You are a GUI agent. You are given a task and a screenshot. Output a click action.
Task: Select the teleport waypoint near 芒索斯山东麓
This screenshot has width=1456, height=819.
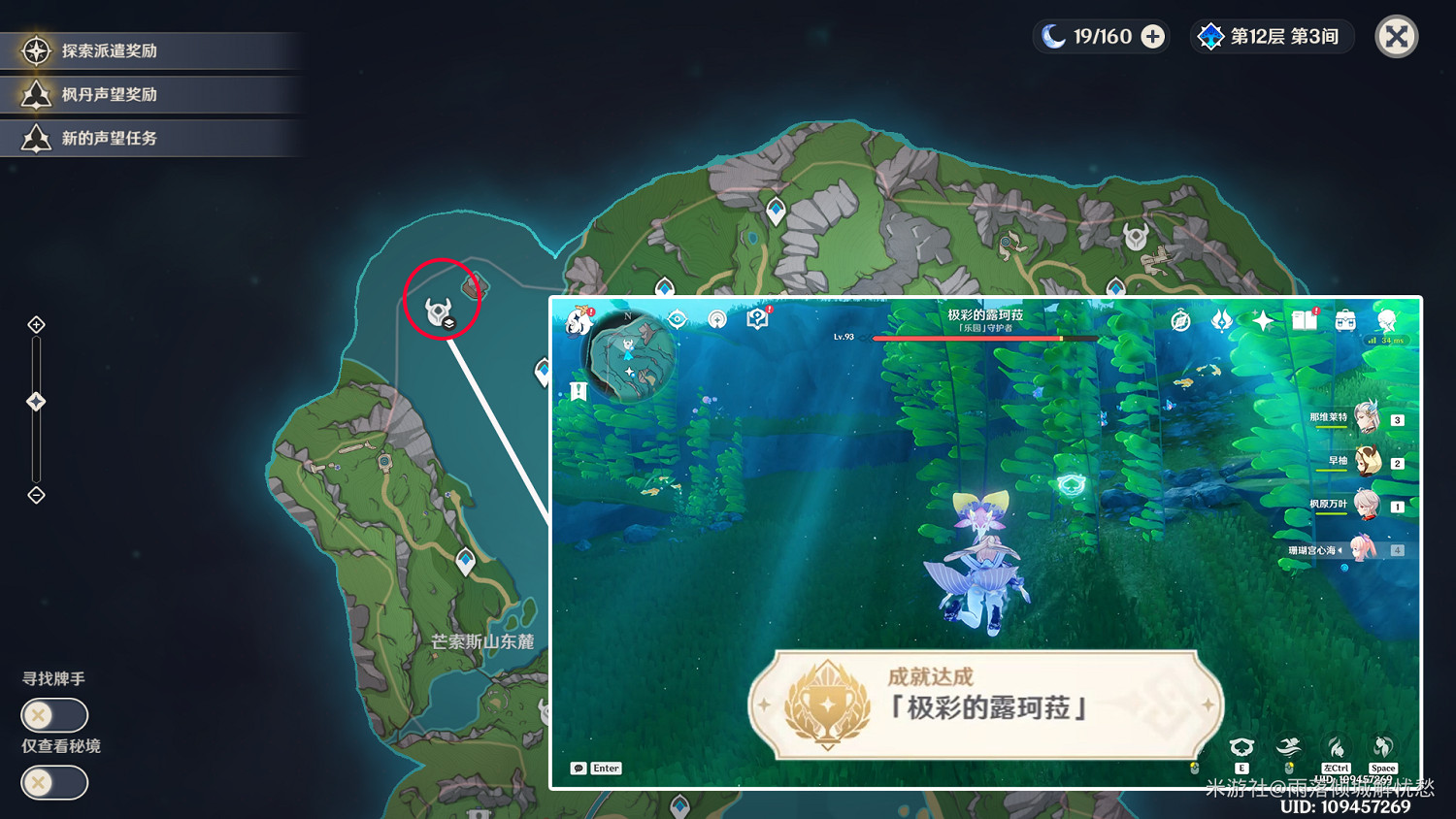pos(465,560)
